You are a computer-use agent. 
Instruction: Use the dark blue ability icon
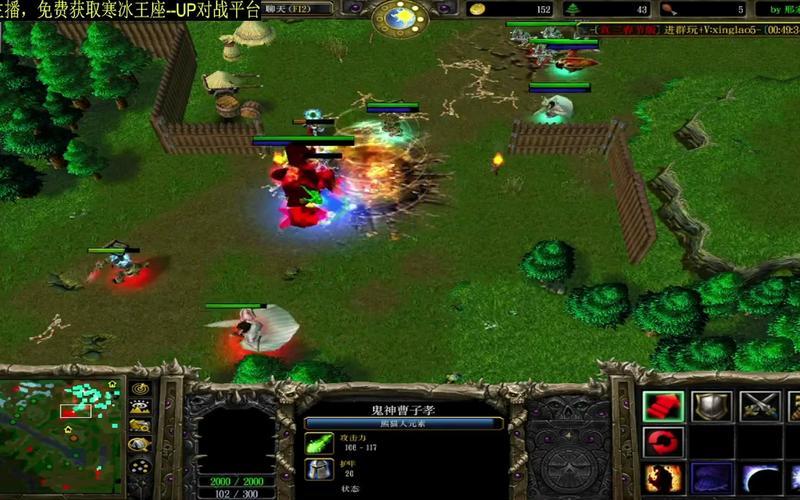click(x=711, y=477)
